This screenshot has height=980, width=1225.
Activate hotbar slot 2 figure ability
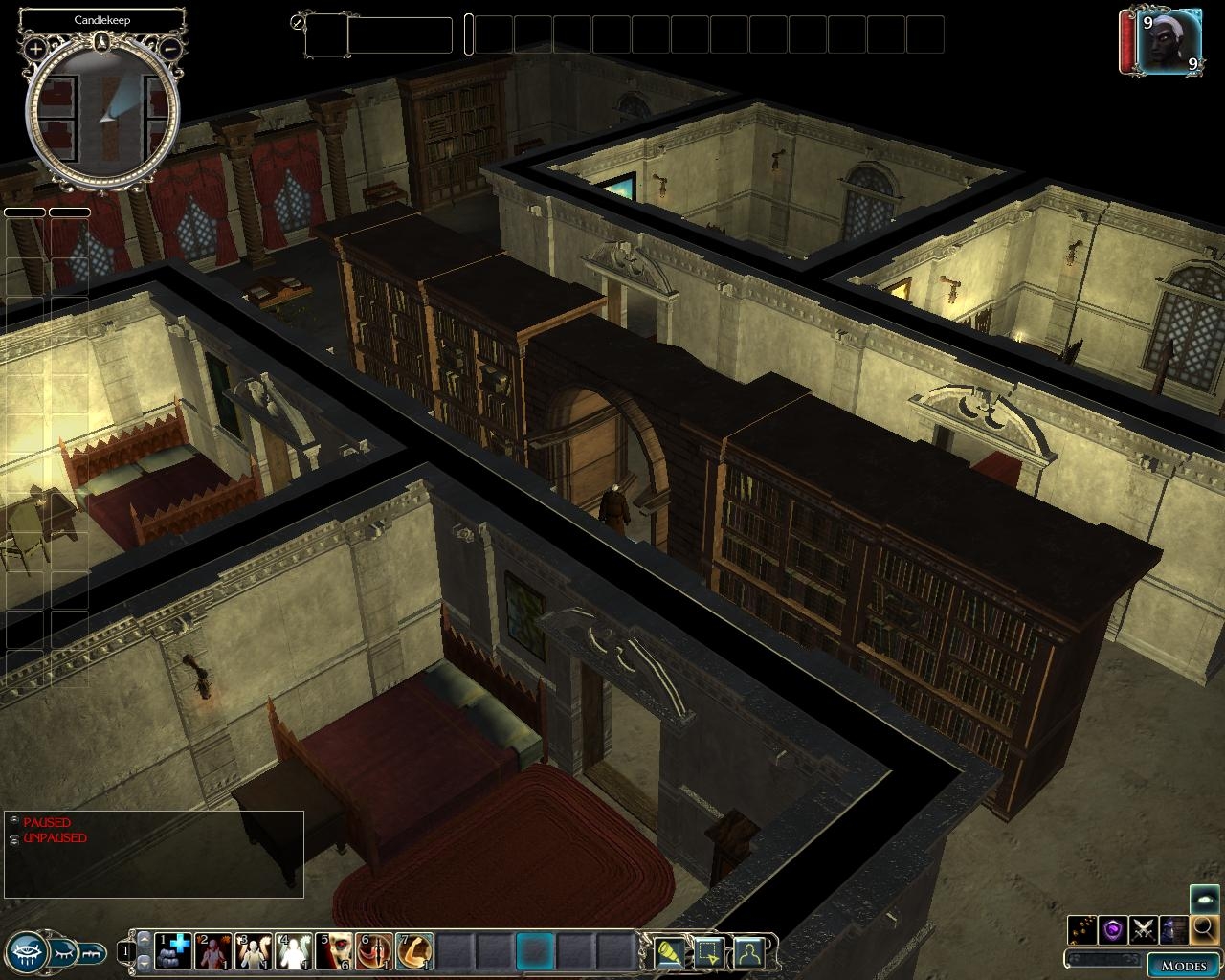[214, 952]
